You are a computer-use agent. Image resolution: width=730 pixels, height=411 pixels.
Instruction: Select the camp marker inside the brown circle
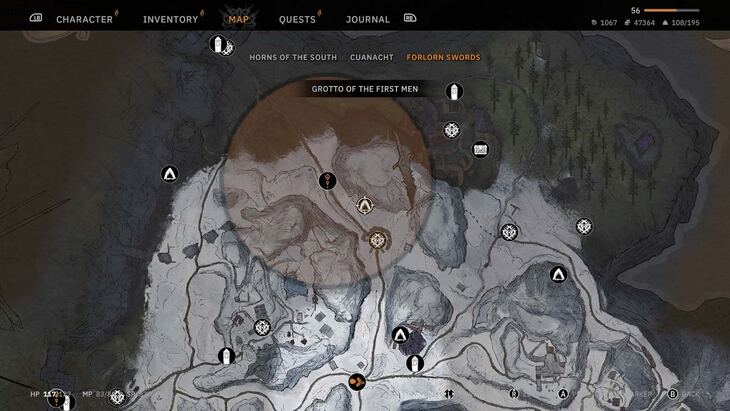365,206
